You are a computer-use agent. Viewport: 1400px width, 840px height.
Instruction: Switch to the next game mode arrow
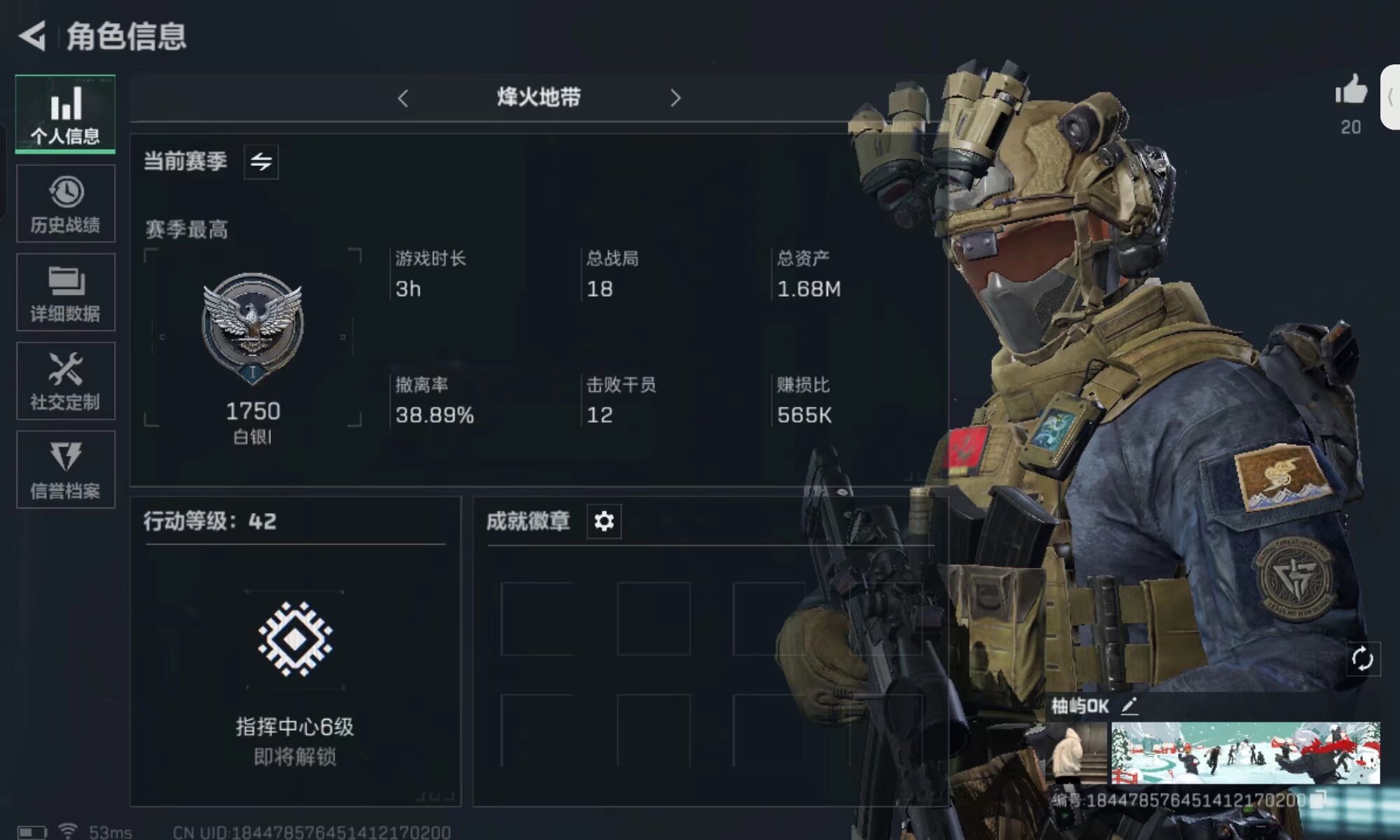[x=675, y=98]
